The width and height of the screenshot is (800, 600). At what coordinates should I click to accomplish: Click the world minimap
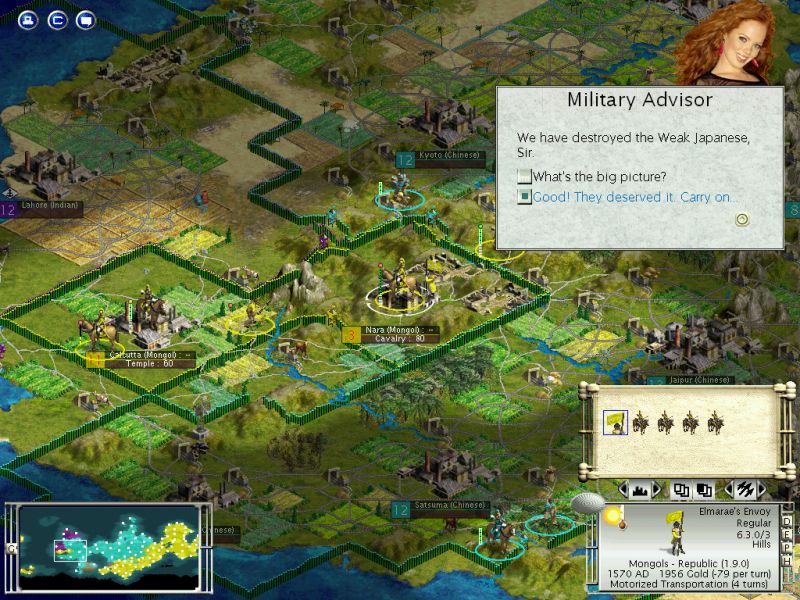point(110,545)
